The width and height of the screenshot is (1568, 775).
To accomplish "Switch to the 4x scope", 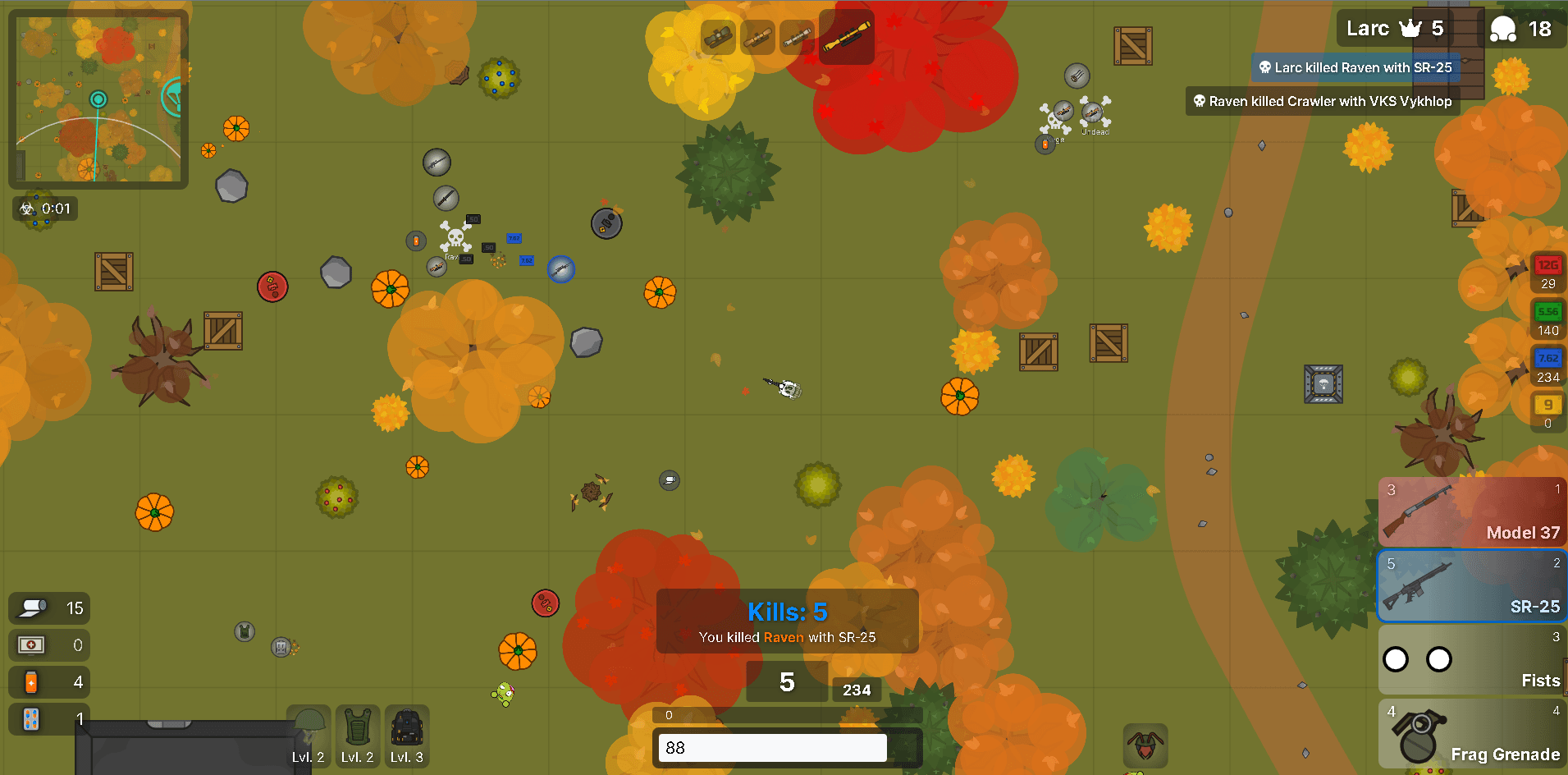I will tap(797, 37).
